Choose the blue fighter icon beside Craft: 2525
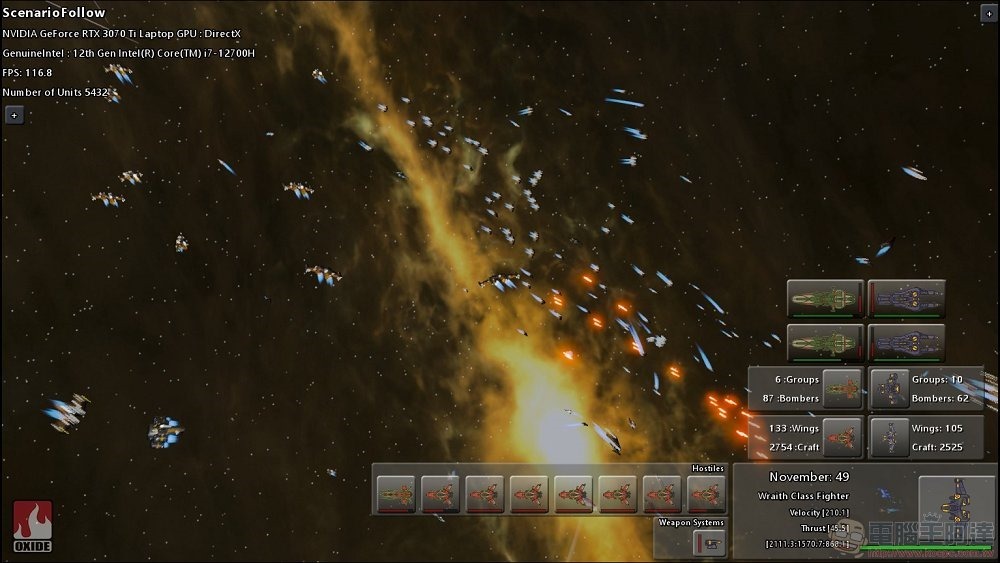 (x=889, y=437)
